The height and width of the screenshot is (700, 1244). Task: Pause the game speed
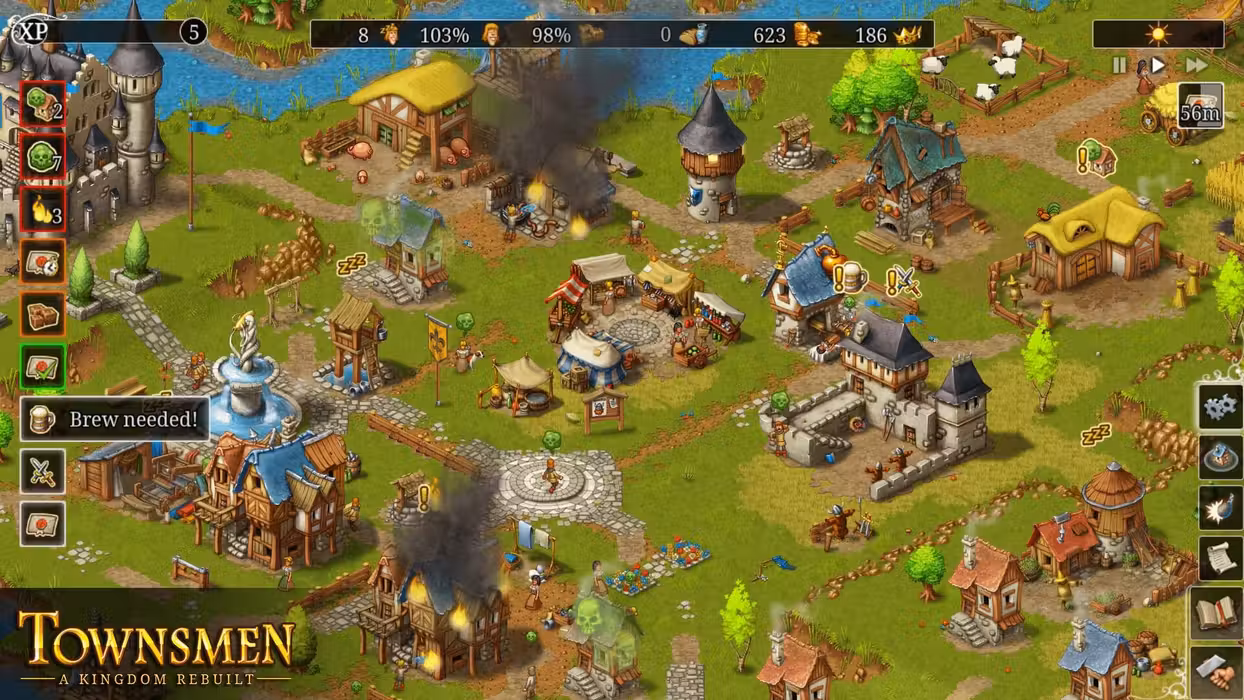click(1119, 66)
